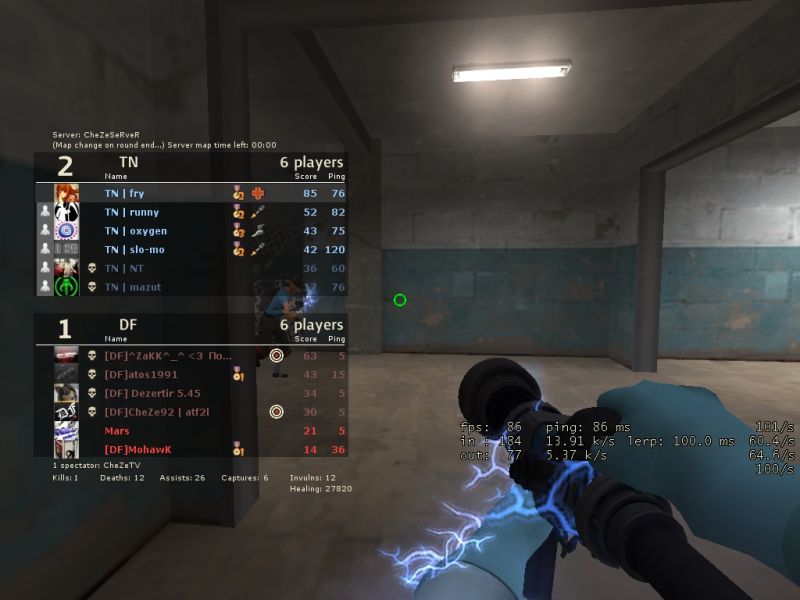Choose the TN | oxygen player entry
800x600 pixels.
(x=190, y=231)
